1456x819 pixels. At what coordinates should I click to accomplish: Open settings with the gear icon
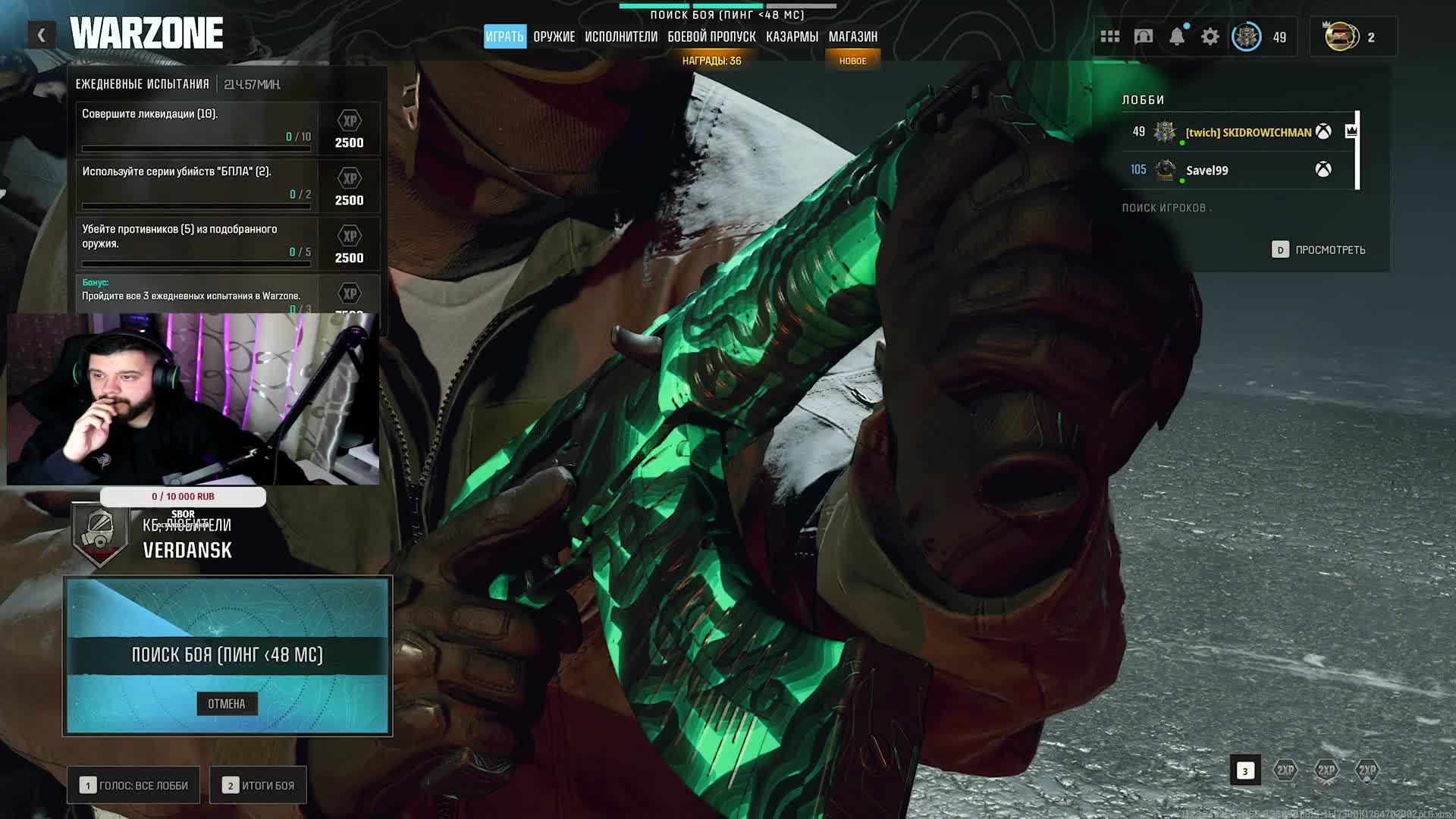tap(1210, 36)
